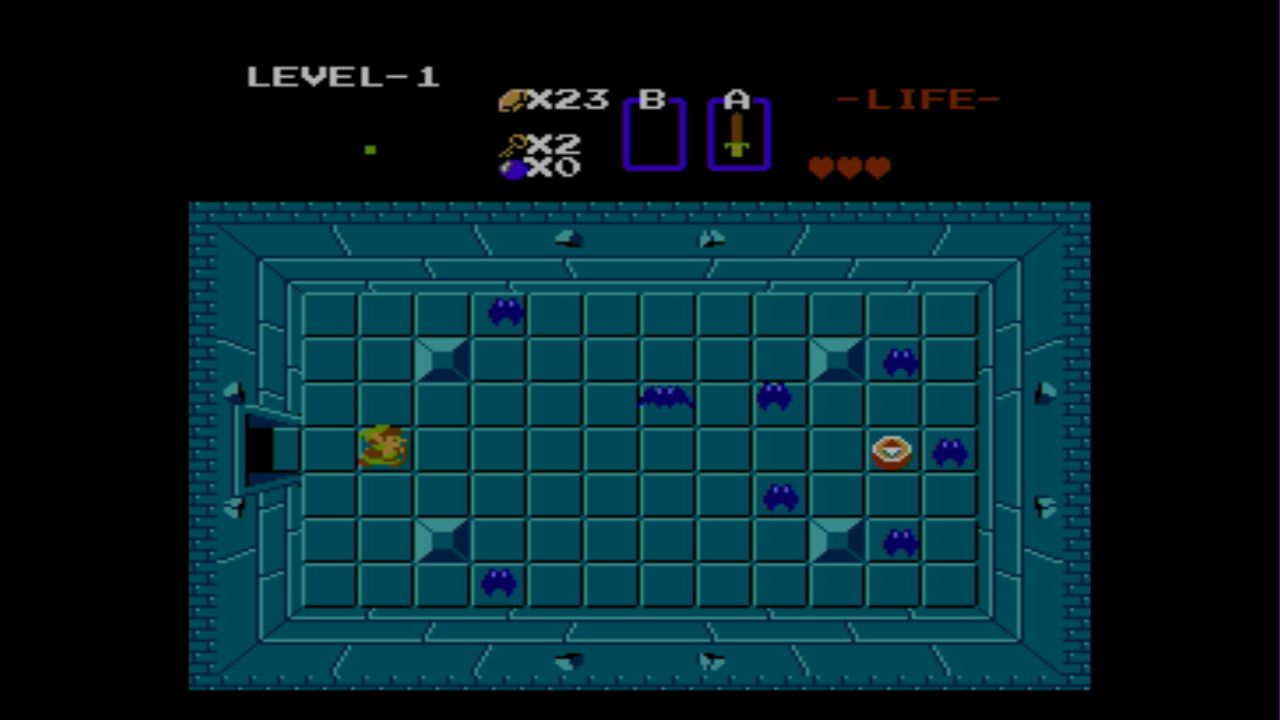Click the key icon in the HUD

click(513, 146)
